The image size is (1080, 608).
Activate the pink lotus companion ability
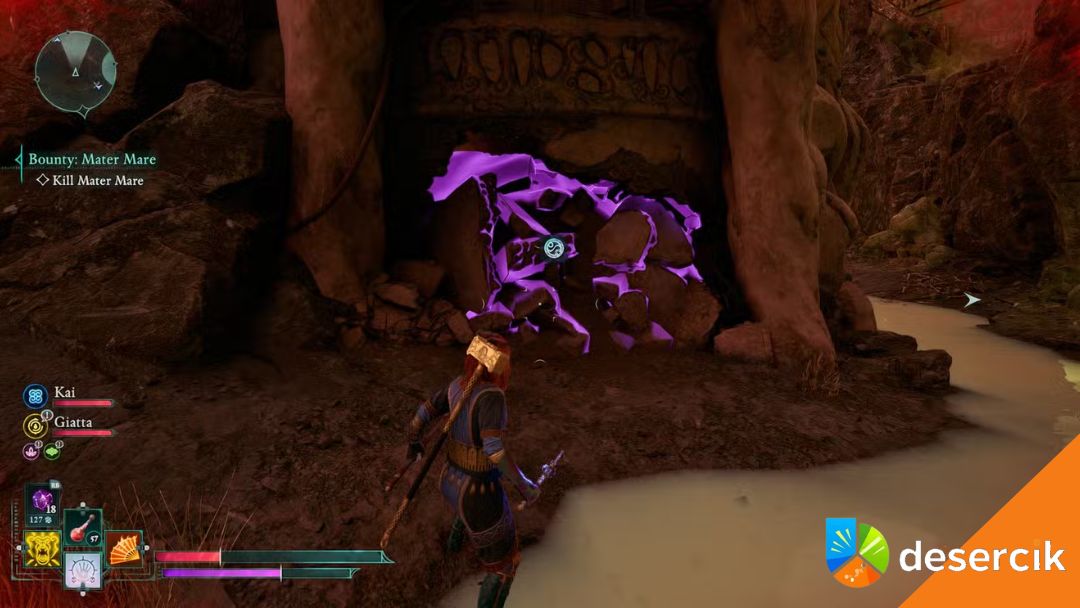(32, 451)
